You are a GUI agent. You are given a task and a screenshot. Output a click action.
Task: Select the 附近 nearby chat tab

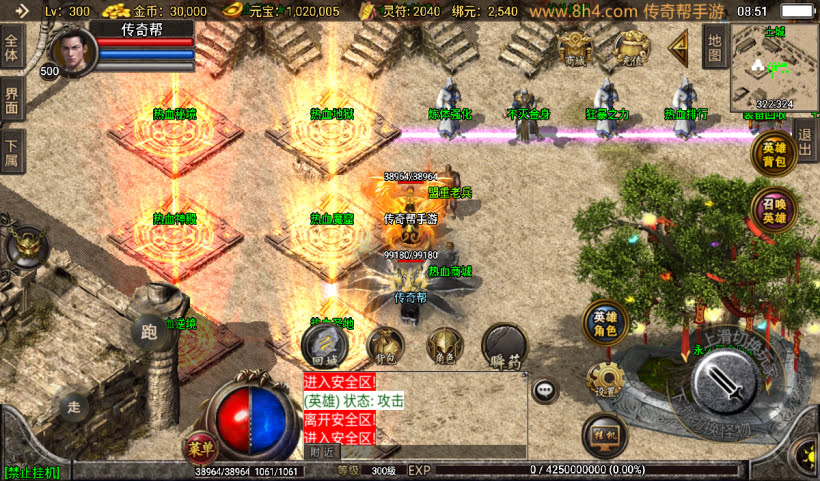pyautogui.click(x=322, y=452)
